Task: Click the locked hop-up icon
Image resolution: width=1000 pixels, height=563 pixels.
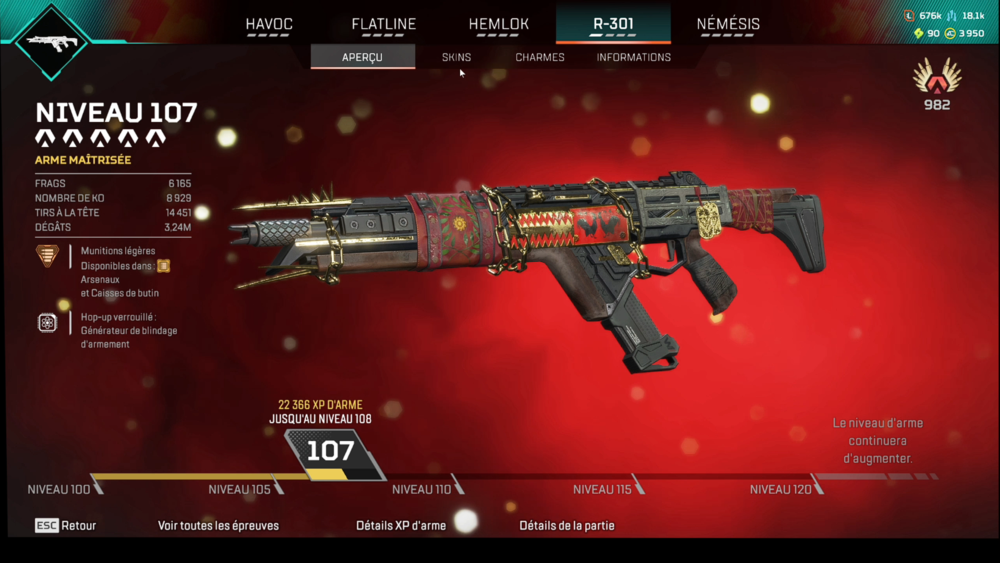Action: tap(47, 322)
